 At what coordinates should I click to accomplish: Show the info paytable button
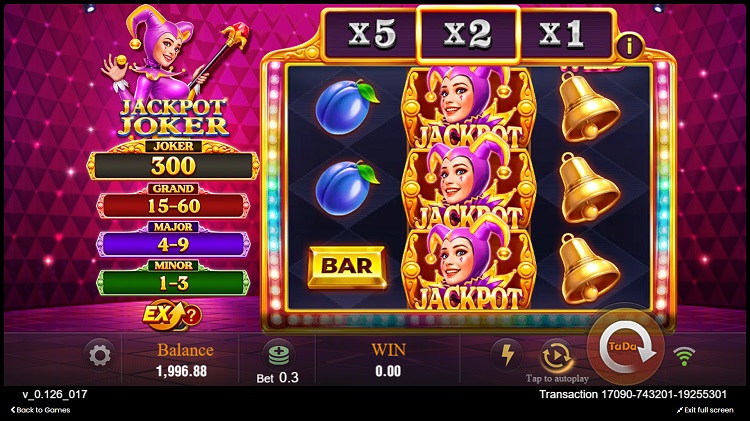tap(630, 44)
